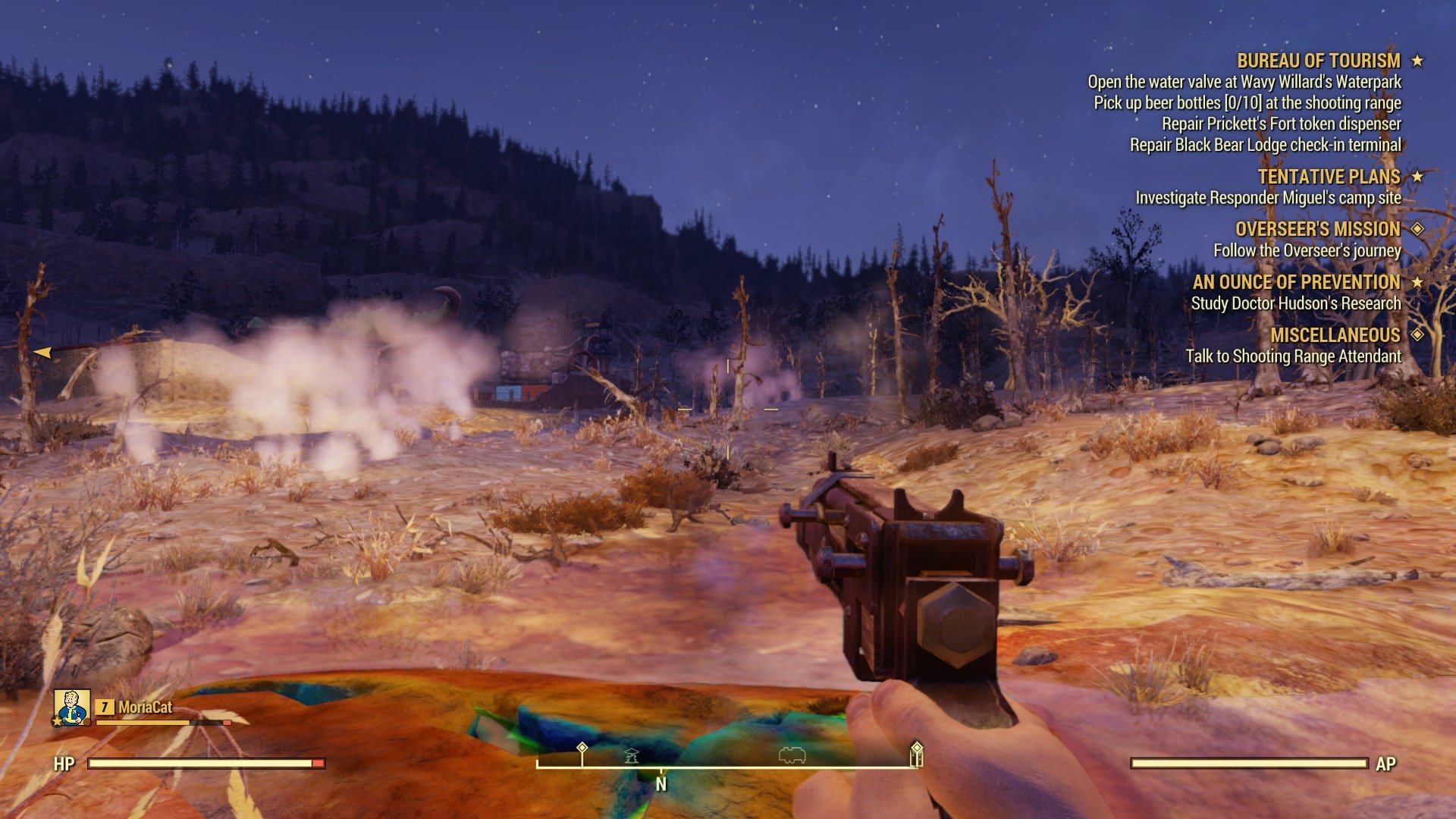This screenshot has width=1456, height=819.
Task: Choose the beer bottles pickup objective
Action: [x=1247, y=103]
